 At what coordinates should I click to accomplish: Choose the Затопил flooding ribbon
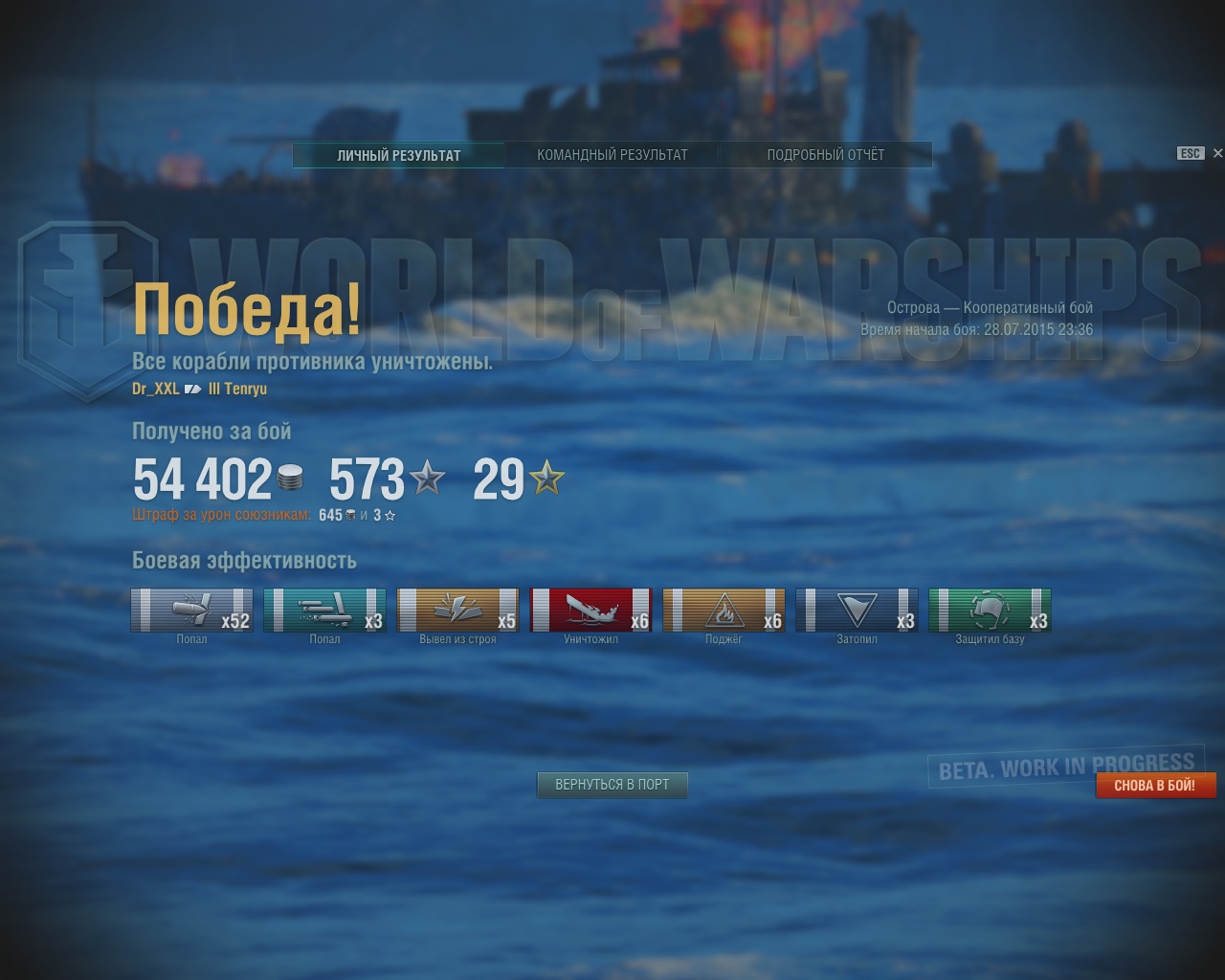857,611
